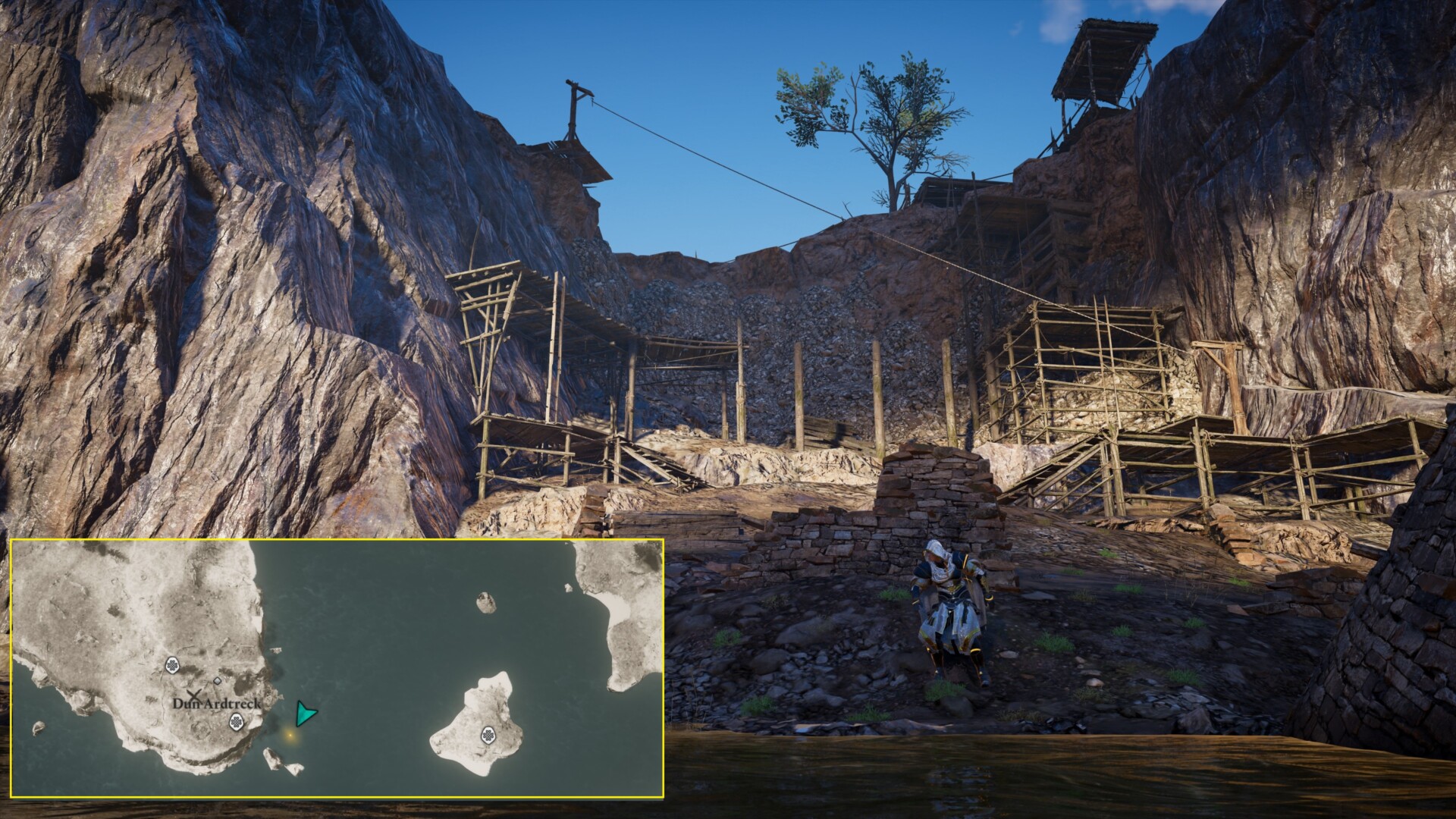Click the wealth marker on the small eastern island
The height and width of the screenshot is (819, 1456).
click(x=488, y=736)
